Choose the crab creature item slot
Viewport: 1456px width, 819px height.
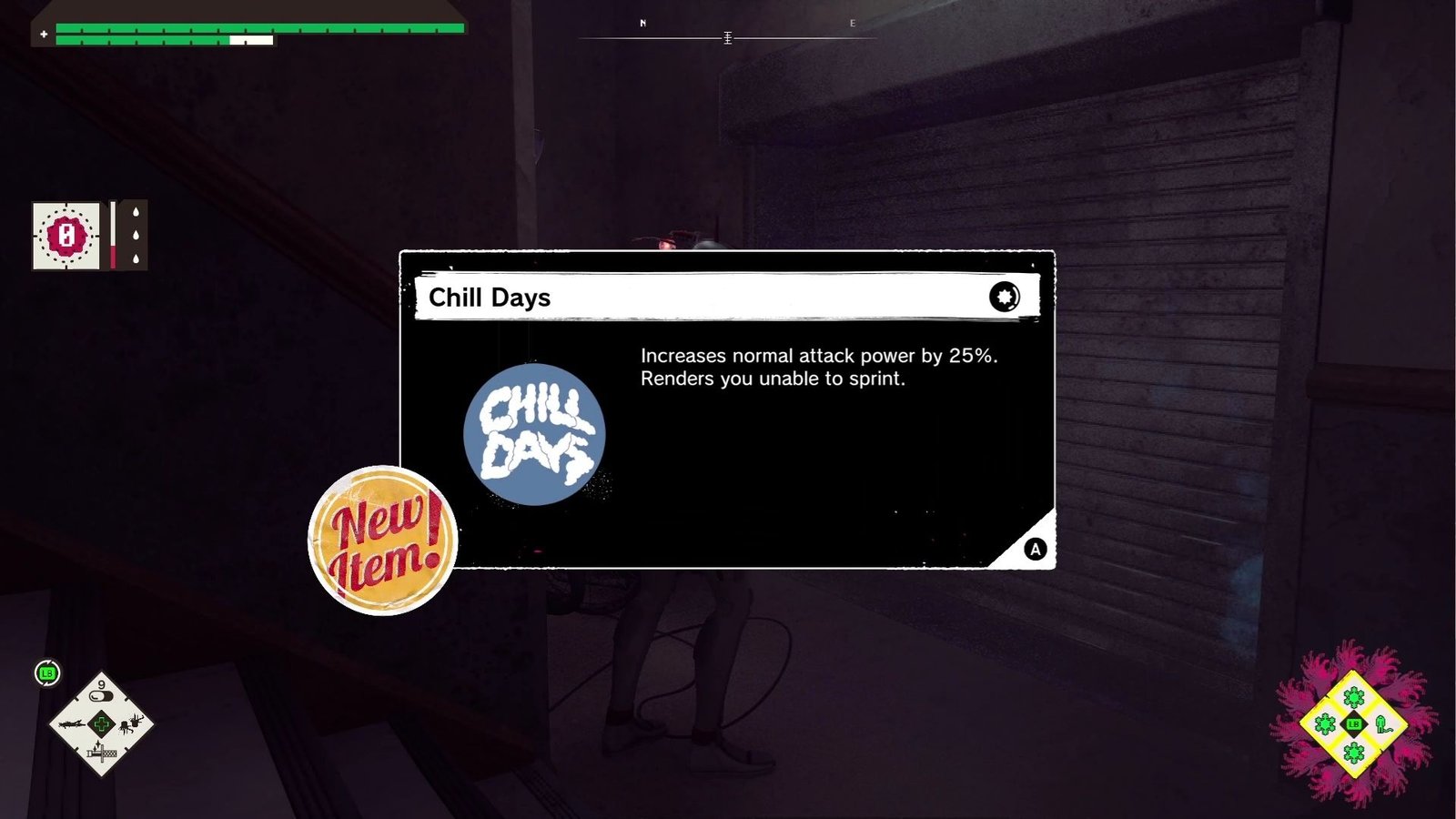click(130, 724)
